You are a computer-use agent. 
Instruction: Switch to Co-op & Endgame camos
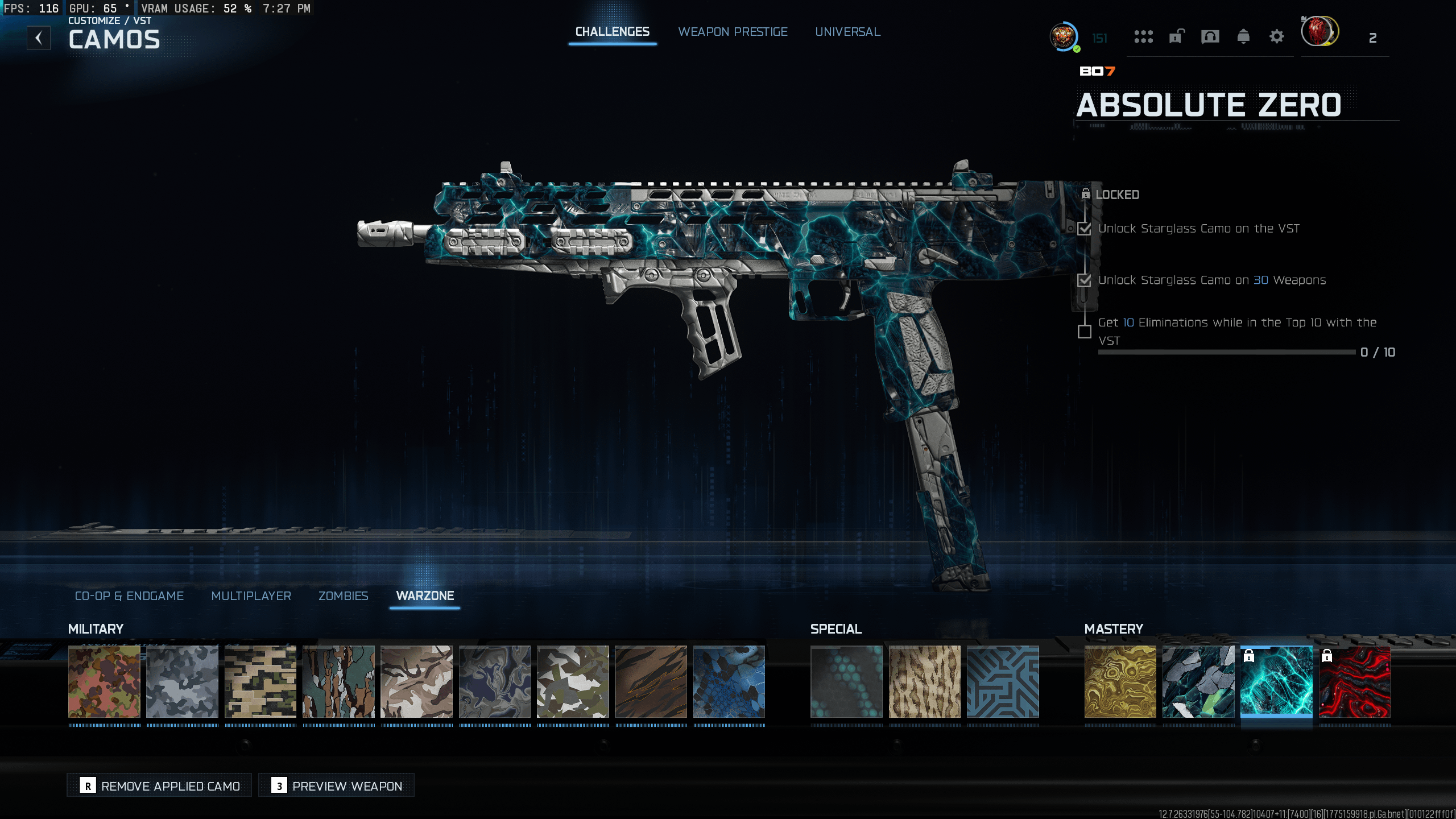pos(129,595)
